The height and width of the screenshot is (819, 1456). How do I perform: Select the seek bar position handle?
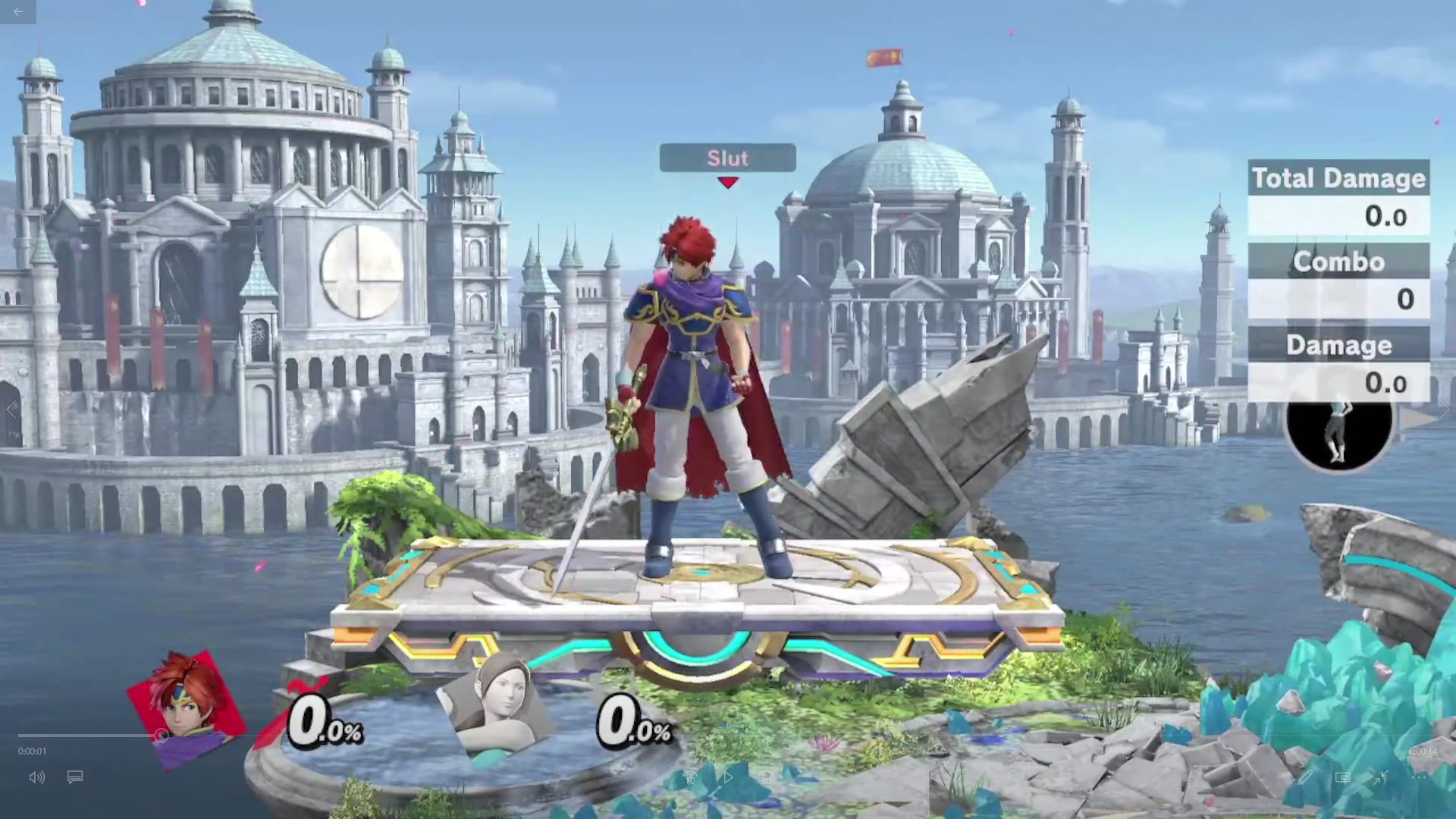162,736
